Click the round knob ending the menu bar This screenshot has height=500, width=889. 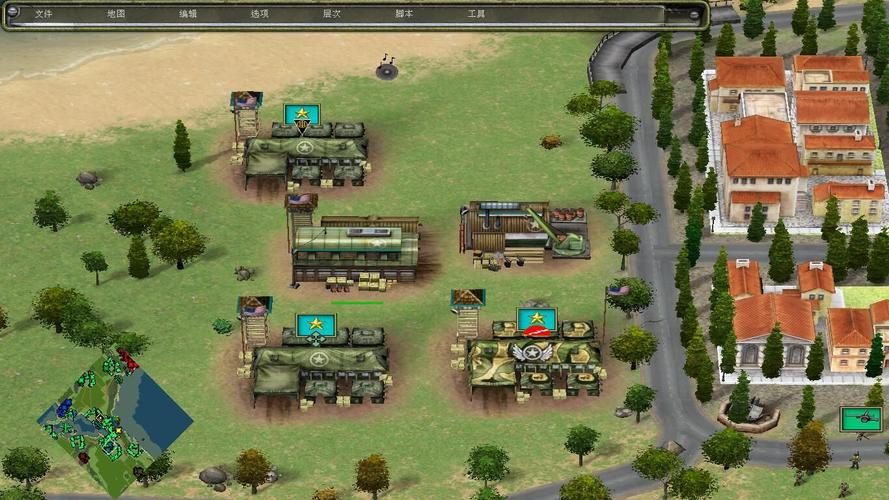[696, 14]
